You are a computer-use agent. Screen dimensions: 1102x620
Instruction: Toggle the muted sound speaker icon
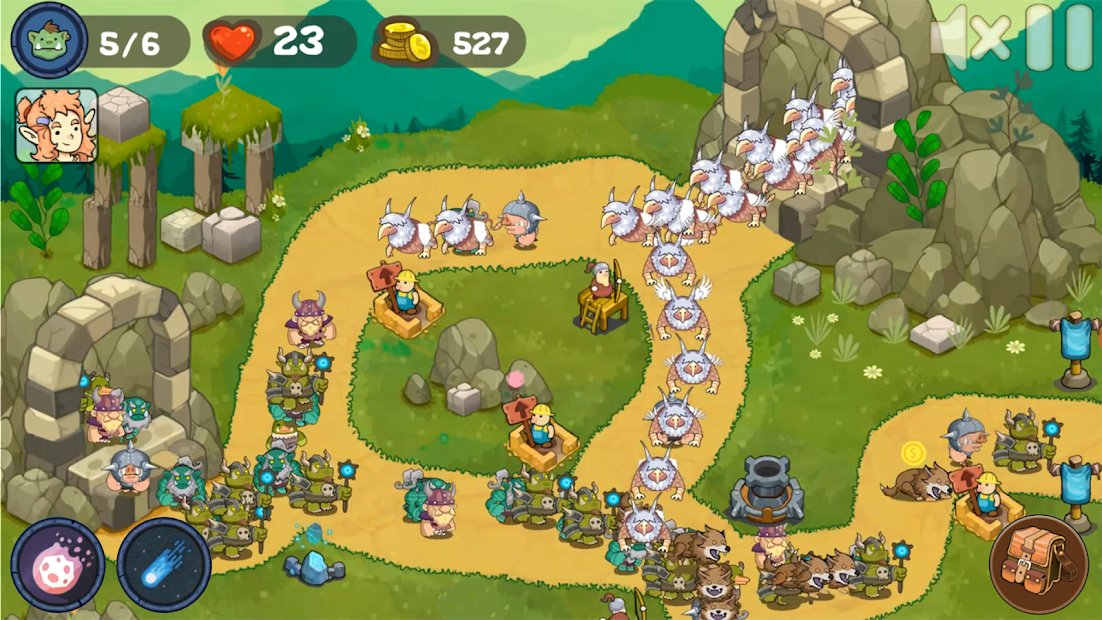click(x=968, y=38)
